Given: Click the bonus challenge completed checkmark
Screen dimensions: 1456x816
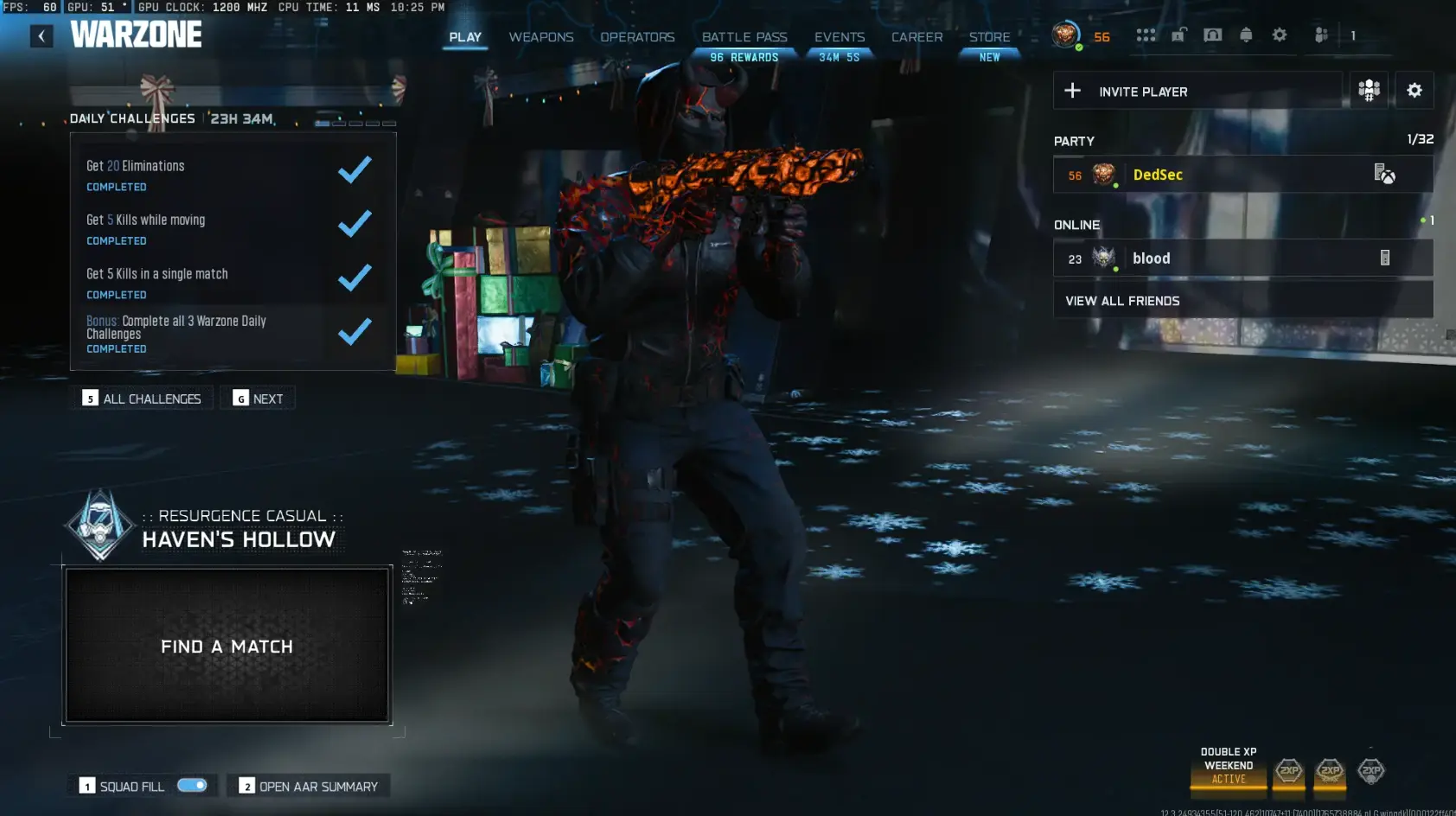Looking at the screenshot, I should pyautogui.click(x=354, y=332).
